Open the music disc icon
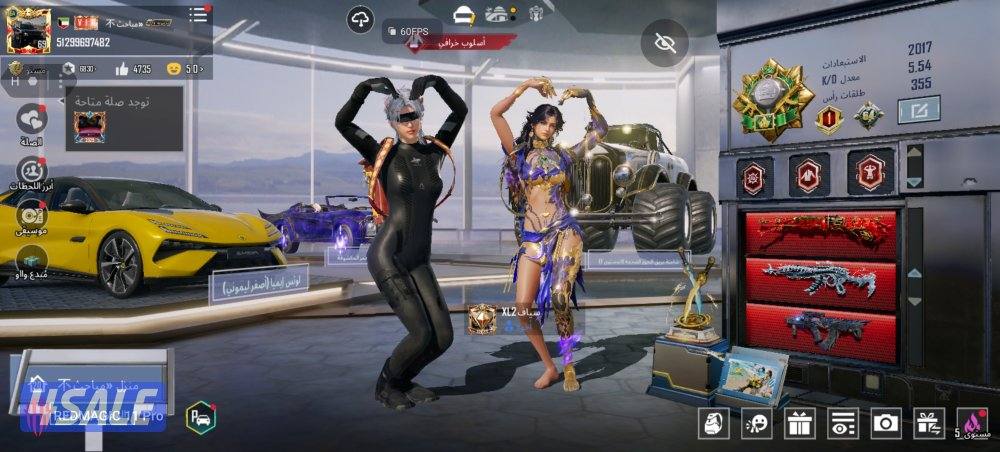 coord(32,215)
